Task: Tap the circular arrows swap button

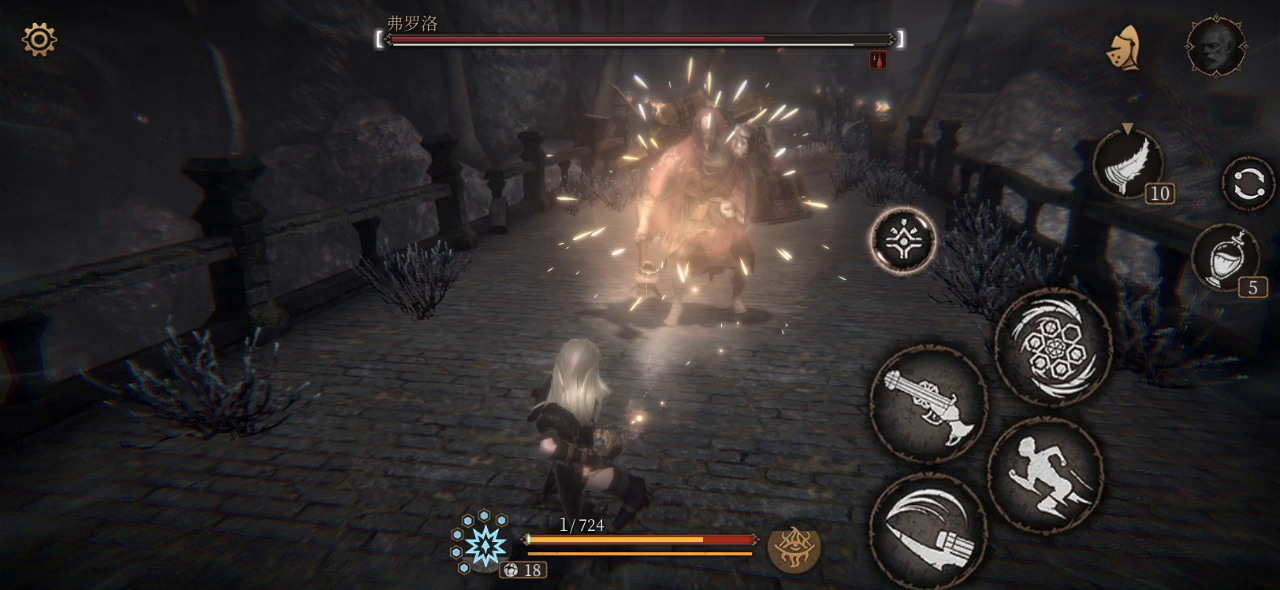Action: click(1247, 185)
